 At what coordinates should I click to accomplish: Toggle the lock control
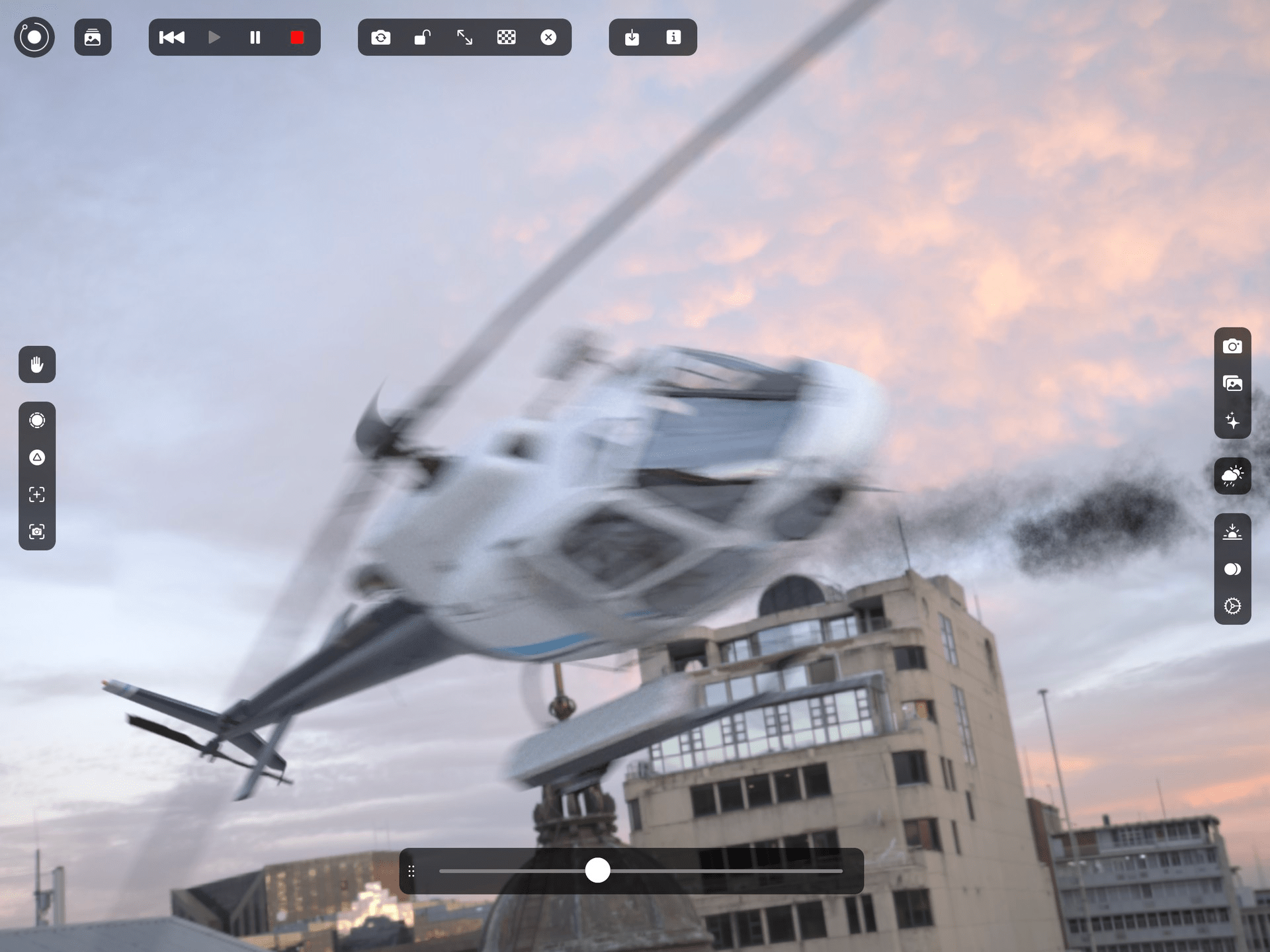click(x=423, y=38)
